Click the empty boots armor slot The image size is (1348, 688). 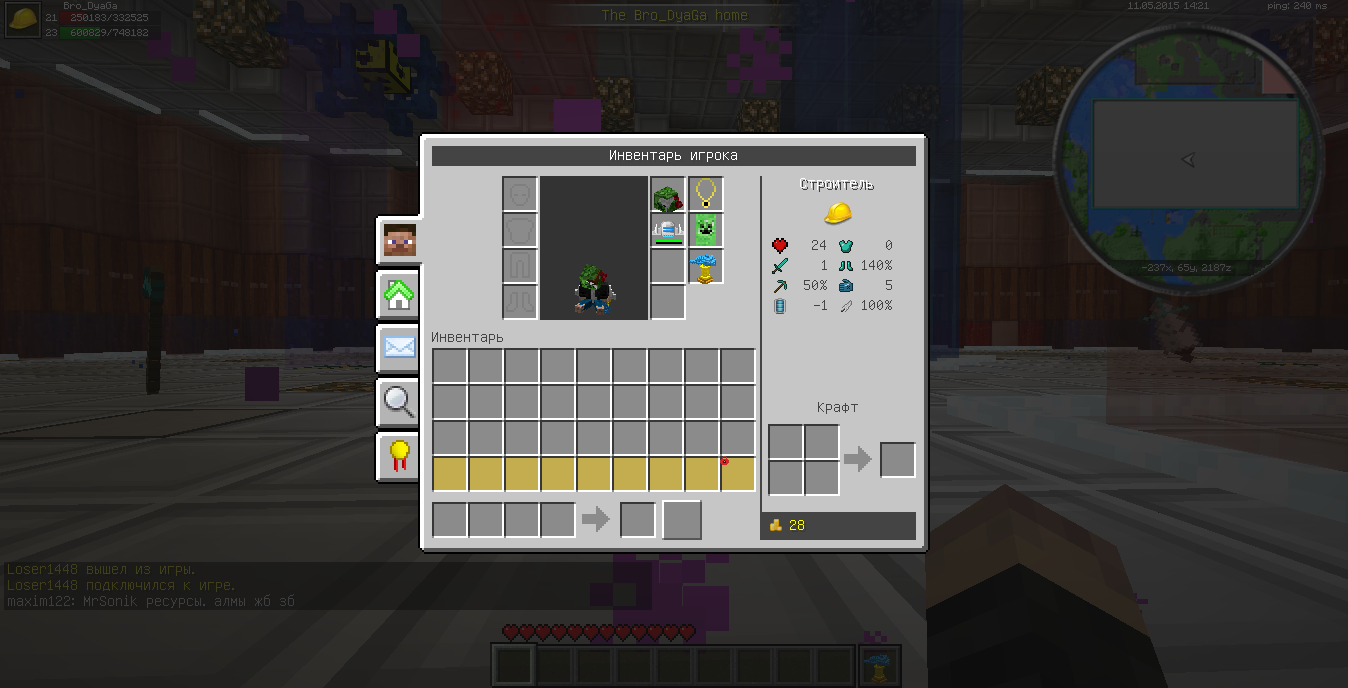[x=520, y=302]
